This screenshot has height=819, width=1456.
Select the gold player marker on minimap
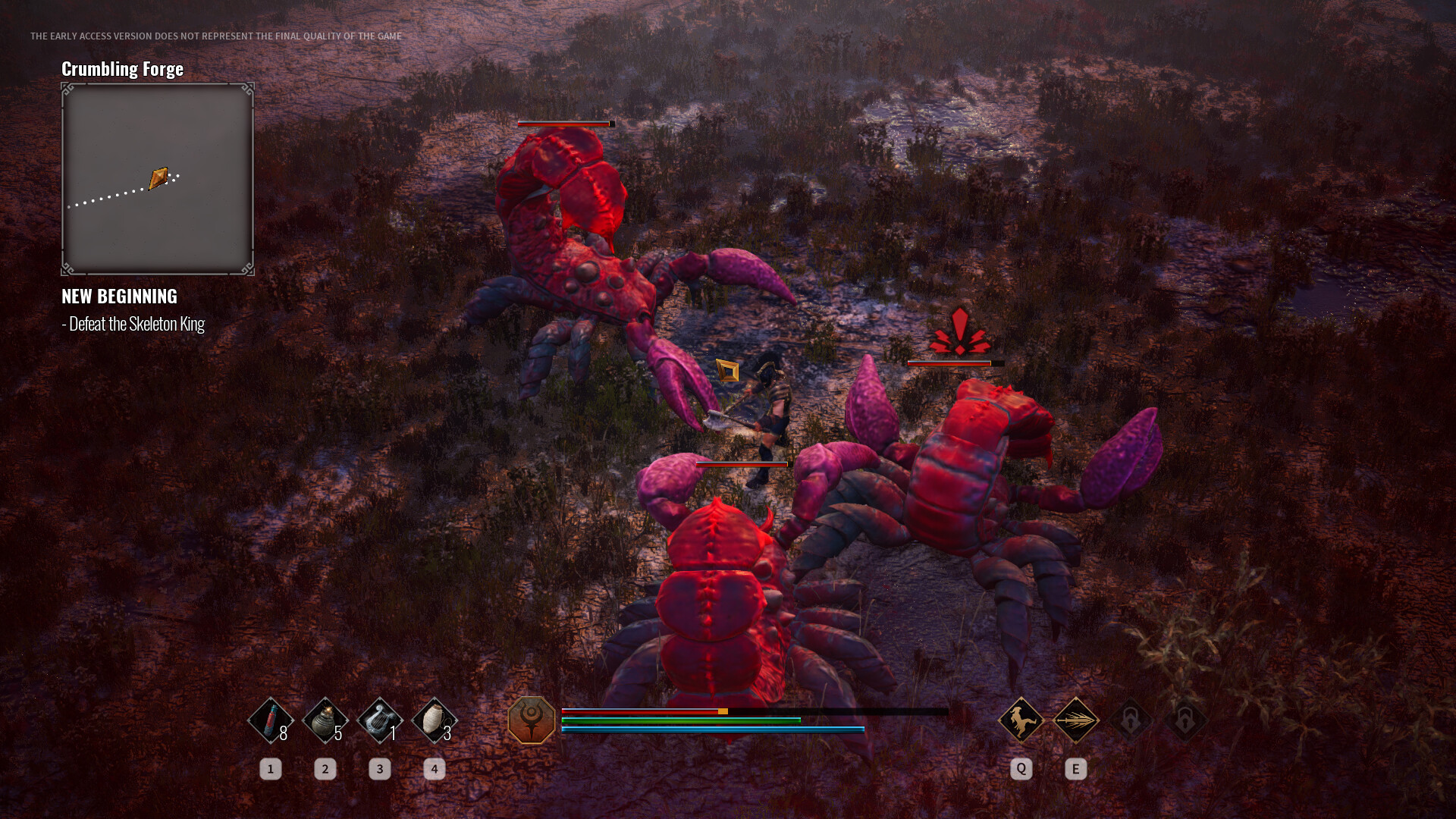[158, 178]
